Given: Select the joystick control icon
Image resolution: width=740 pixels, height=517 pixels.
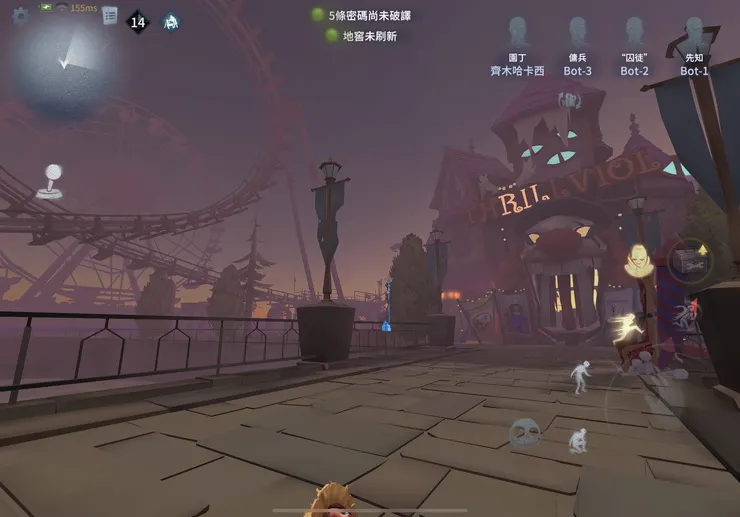Looking at the screenshot, I should [47, 181].
